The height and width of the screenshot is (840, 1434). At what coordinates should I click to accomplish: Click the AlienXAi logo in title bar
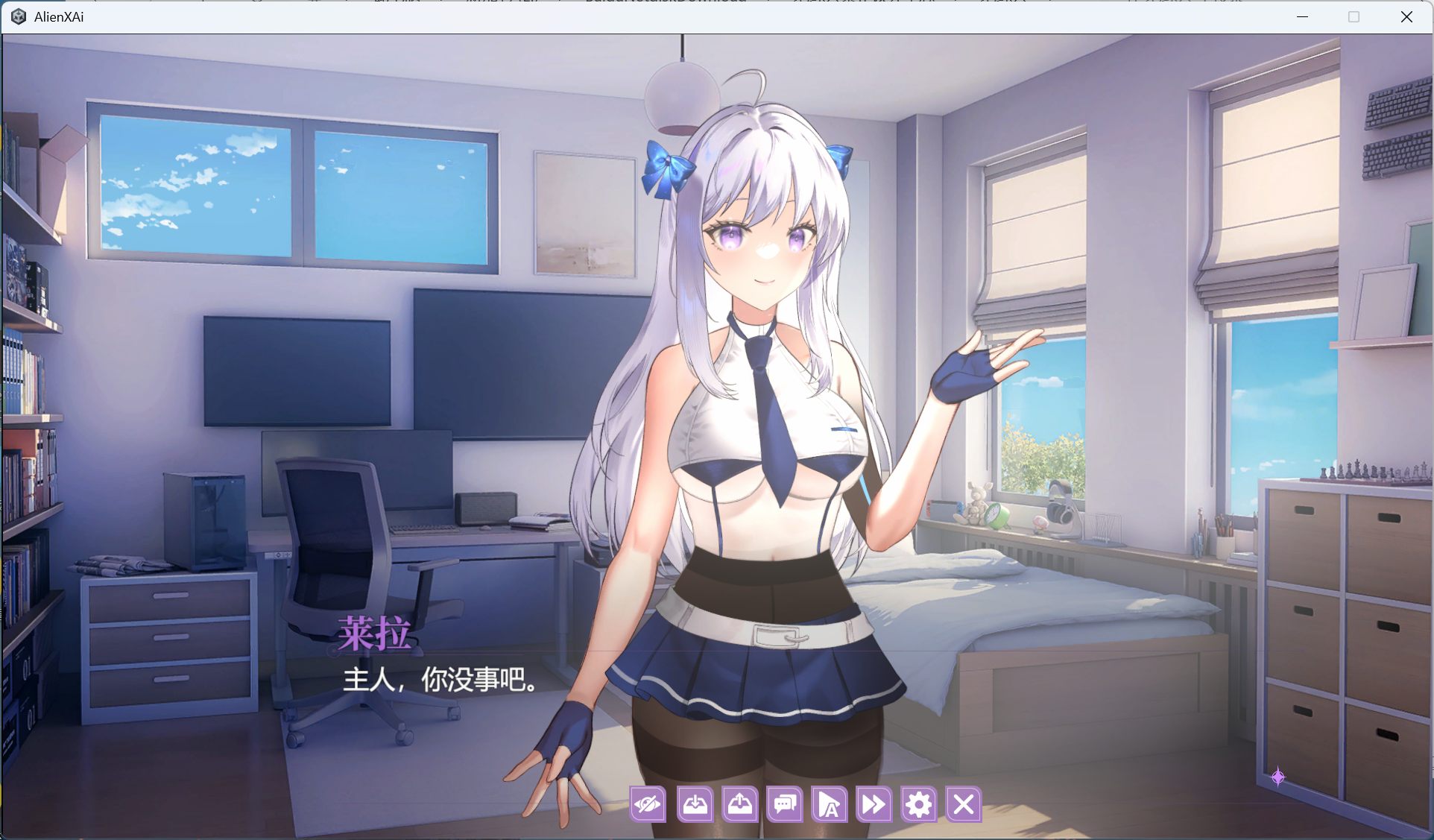click(x=18, y=16)
